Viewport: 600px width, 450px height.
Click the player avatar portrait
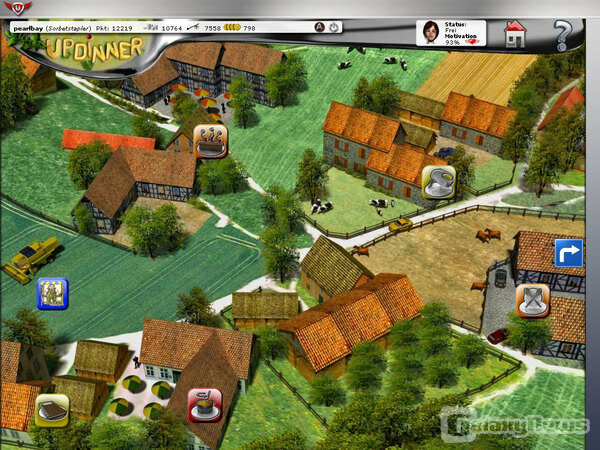431,33
